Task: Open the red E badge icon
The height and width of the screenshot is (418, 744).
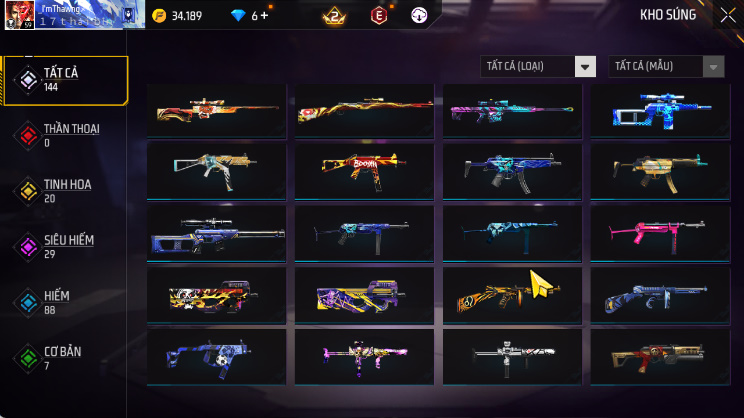Action: pyautogui.click(x=379, y=15)
